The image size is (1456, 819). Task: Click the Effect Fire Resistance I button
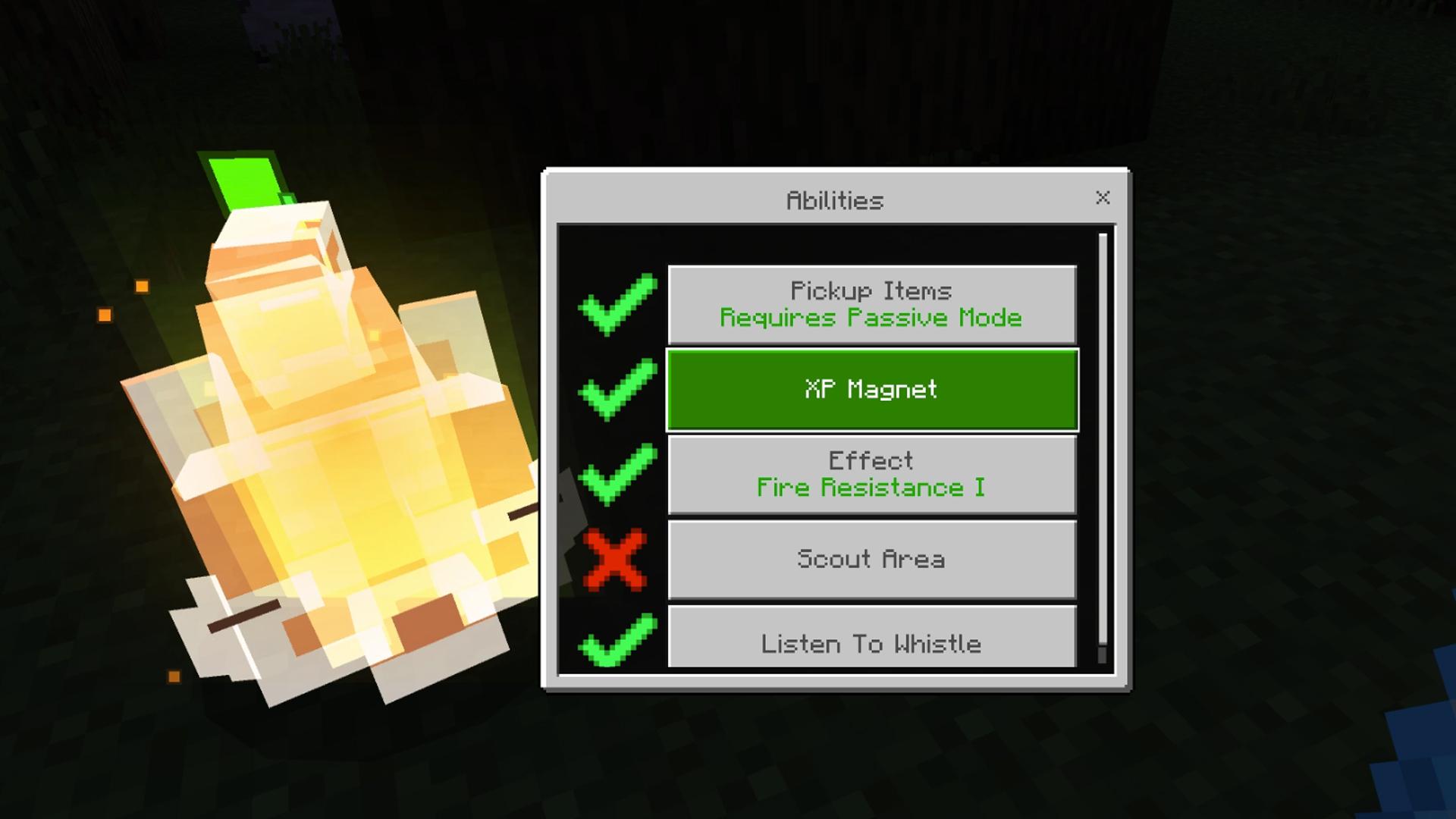[x=872, y=473]
